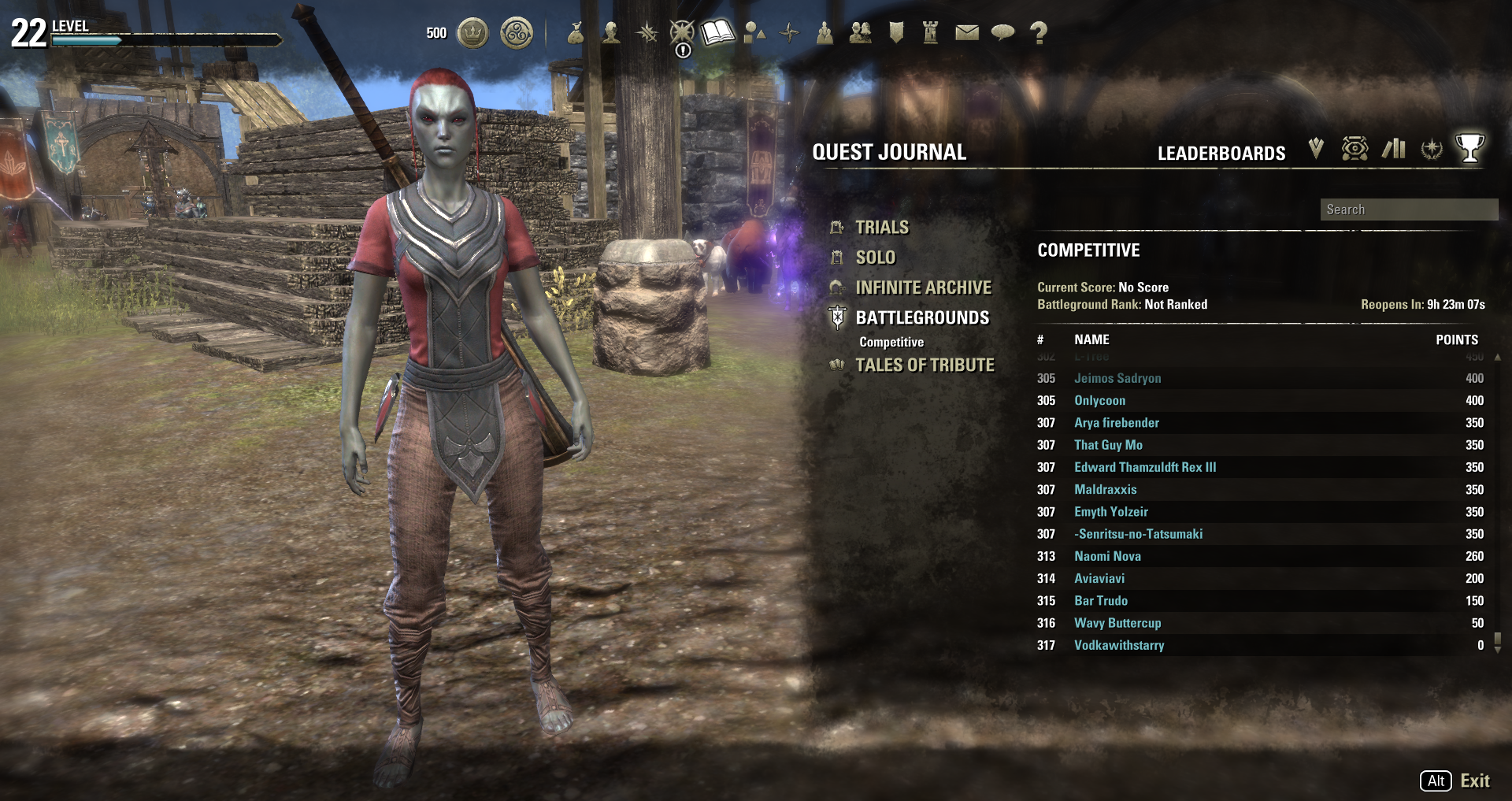The height and width of the screenshot is (801, 1512).
Task: Open the inventory bag icon
Action: (576, 33)
